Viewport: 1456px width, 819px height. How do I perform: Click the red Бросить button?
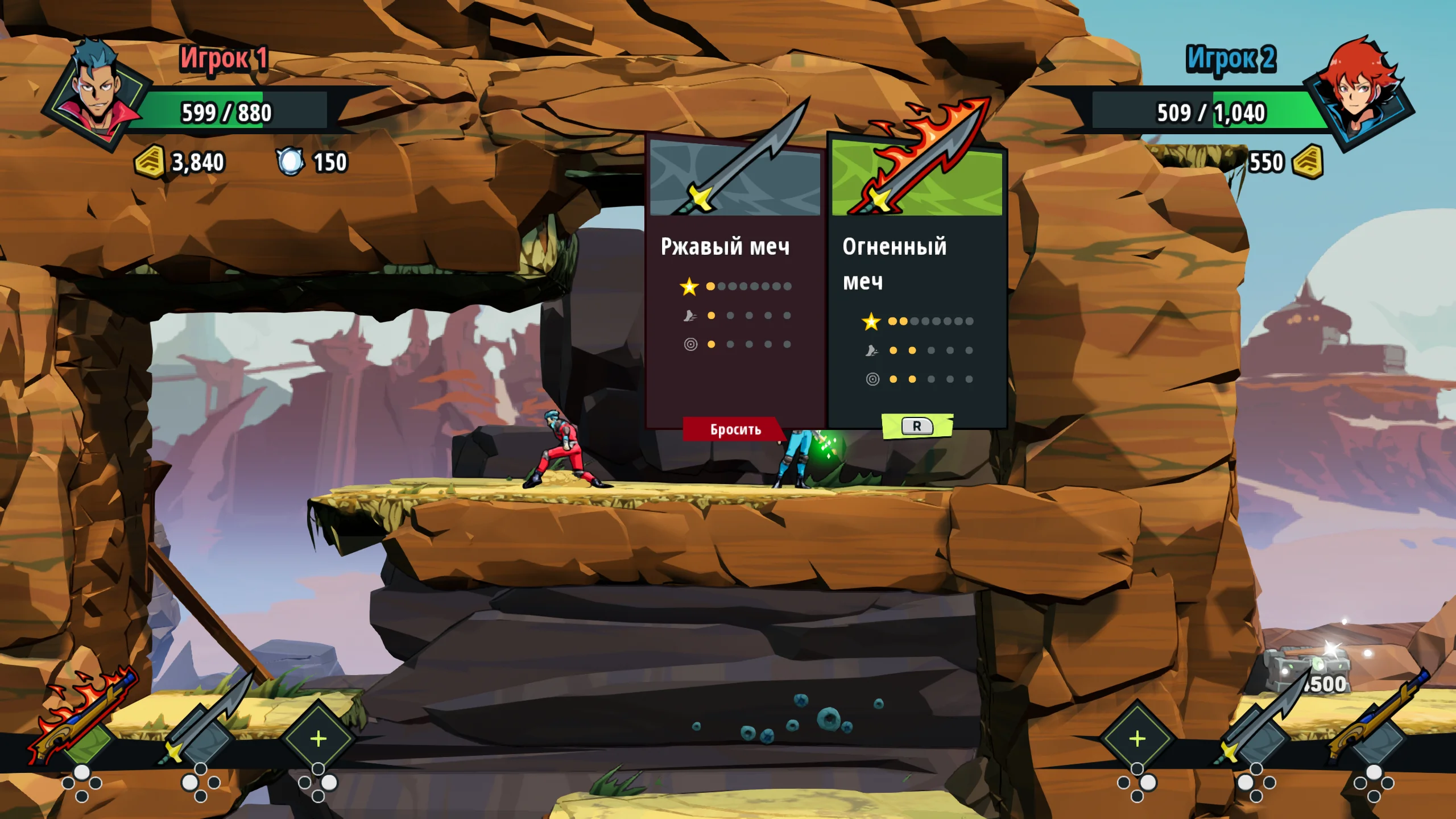(734, 429)
